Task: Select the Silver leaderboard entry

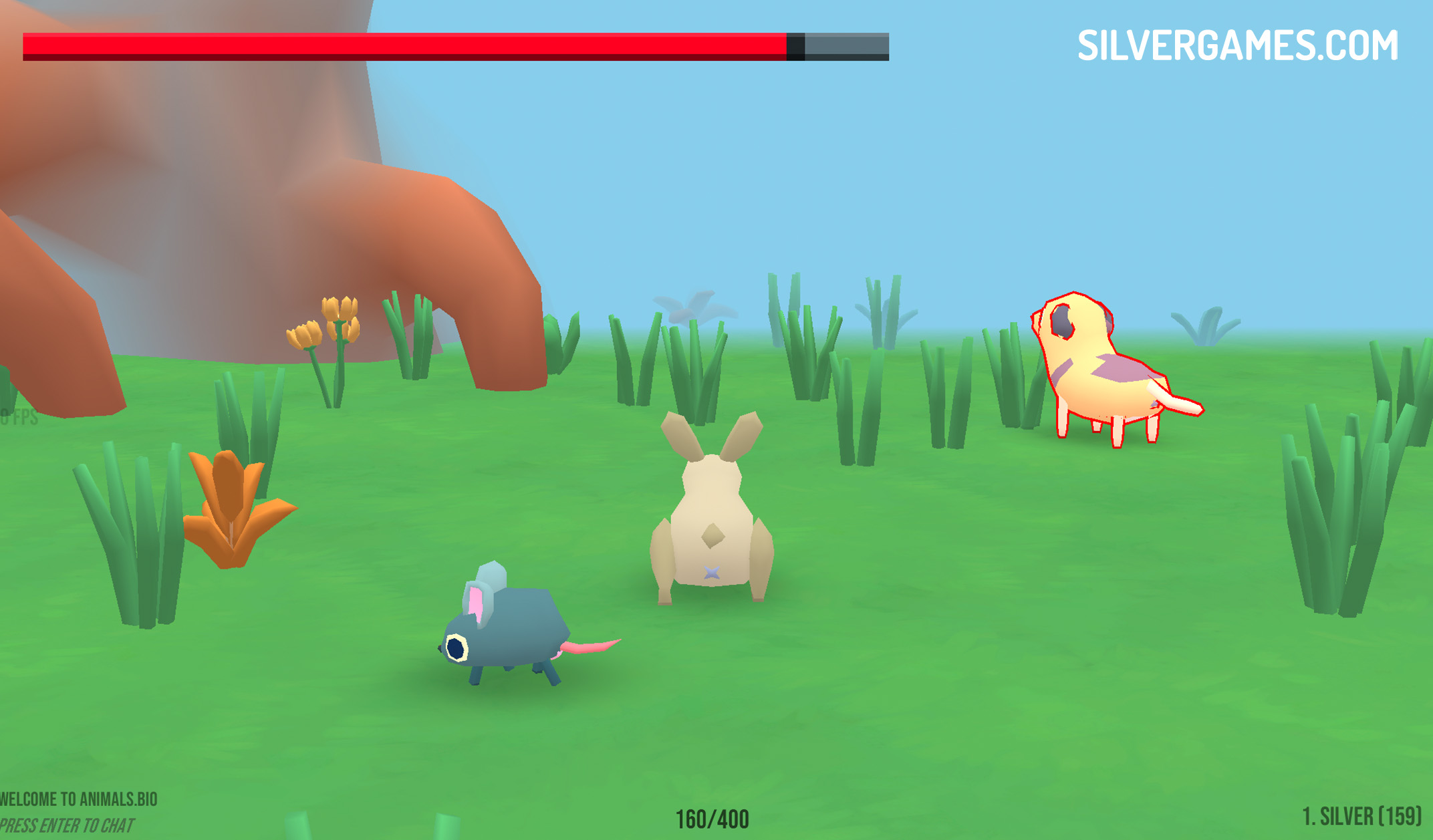Action: pos(1361,816)
